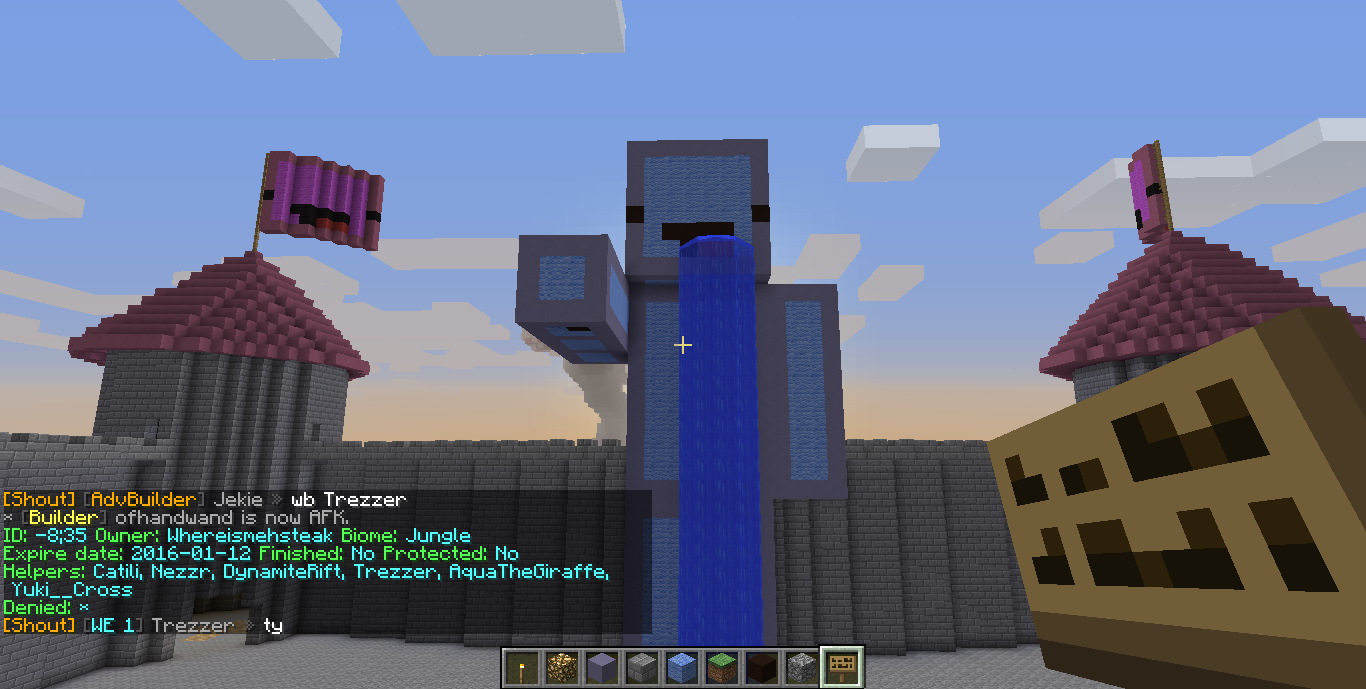Select the cobblestone hotbar slot

[x=800, y=667]
